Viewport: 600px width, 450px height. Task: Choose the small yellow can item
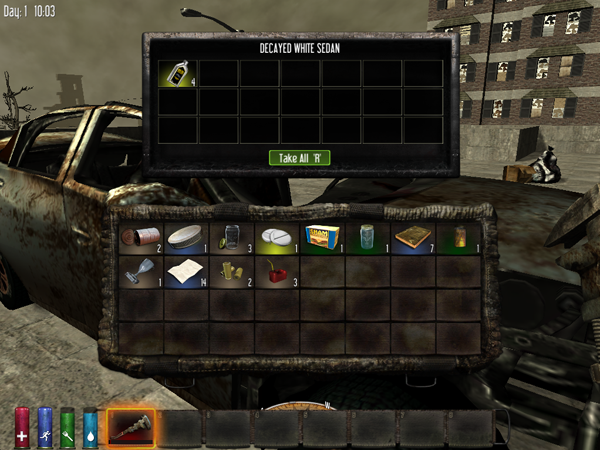click(459, 237)
